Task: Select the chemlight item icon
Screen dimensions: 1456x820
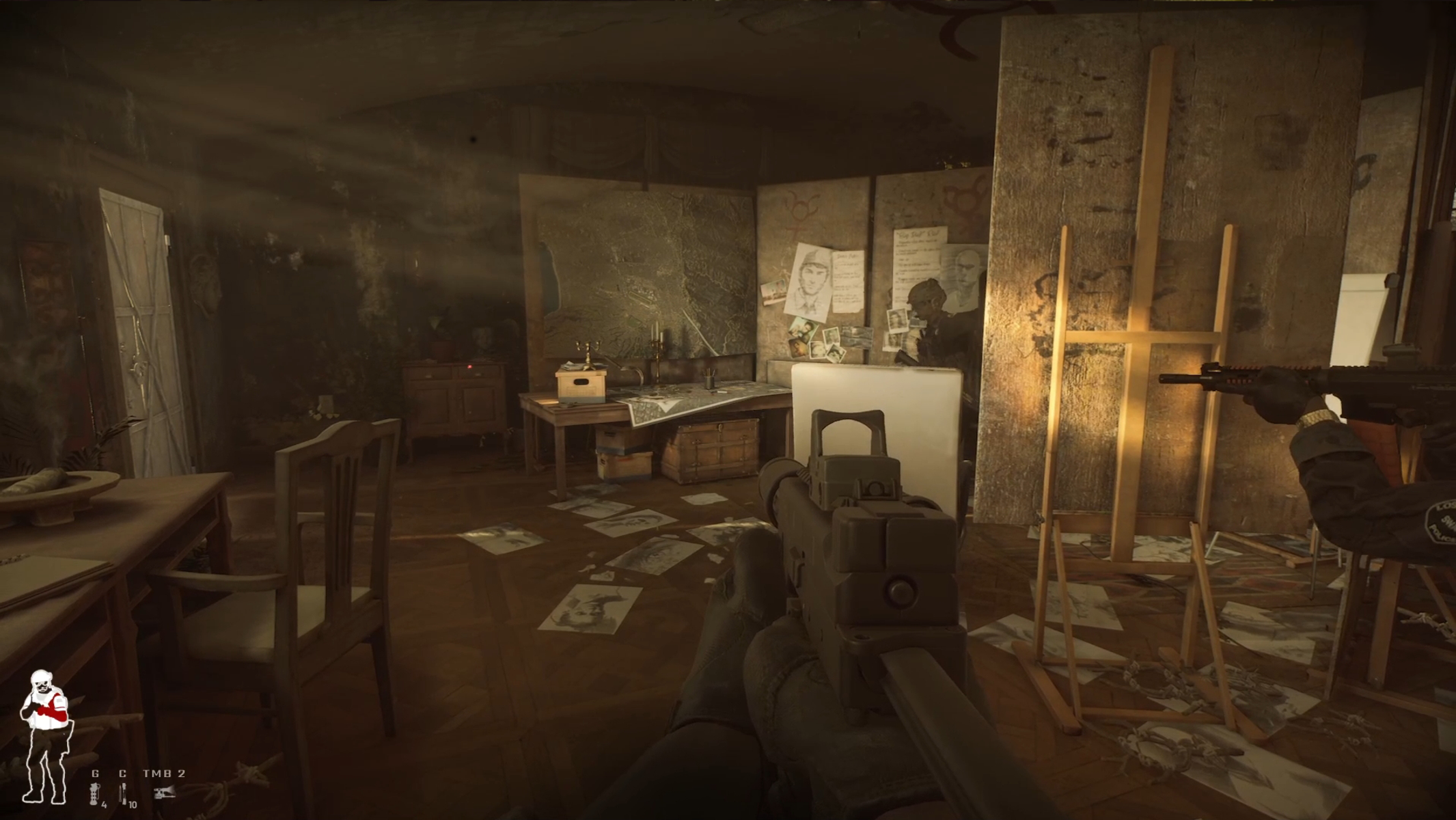Action: point(122,793)
